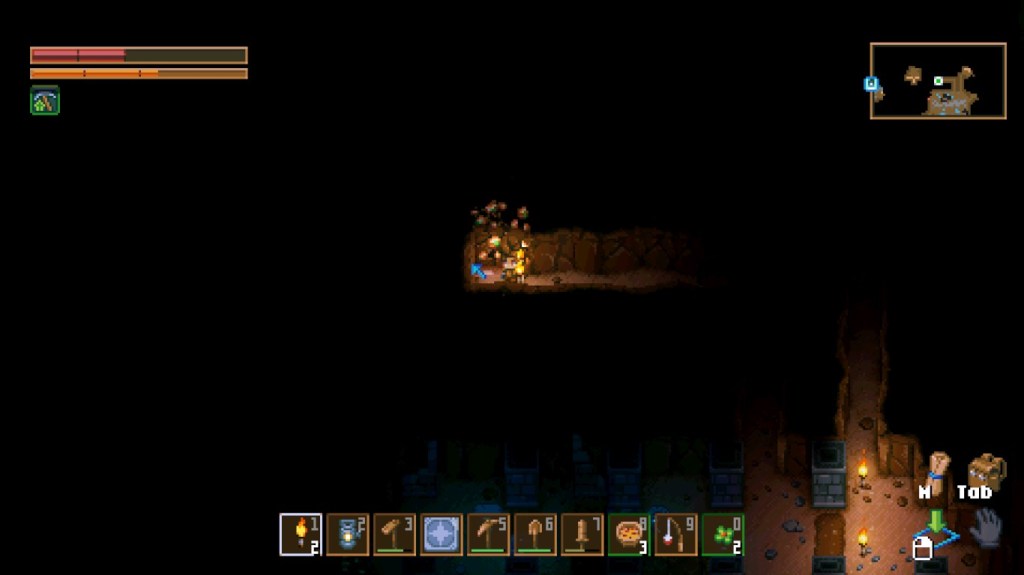
Task: Equip the wooden sword in slot 7
Action: coord(582,534)
